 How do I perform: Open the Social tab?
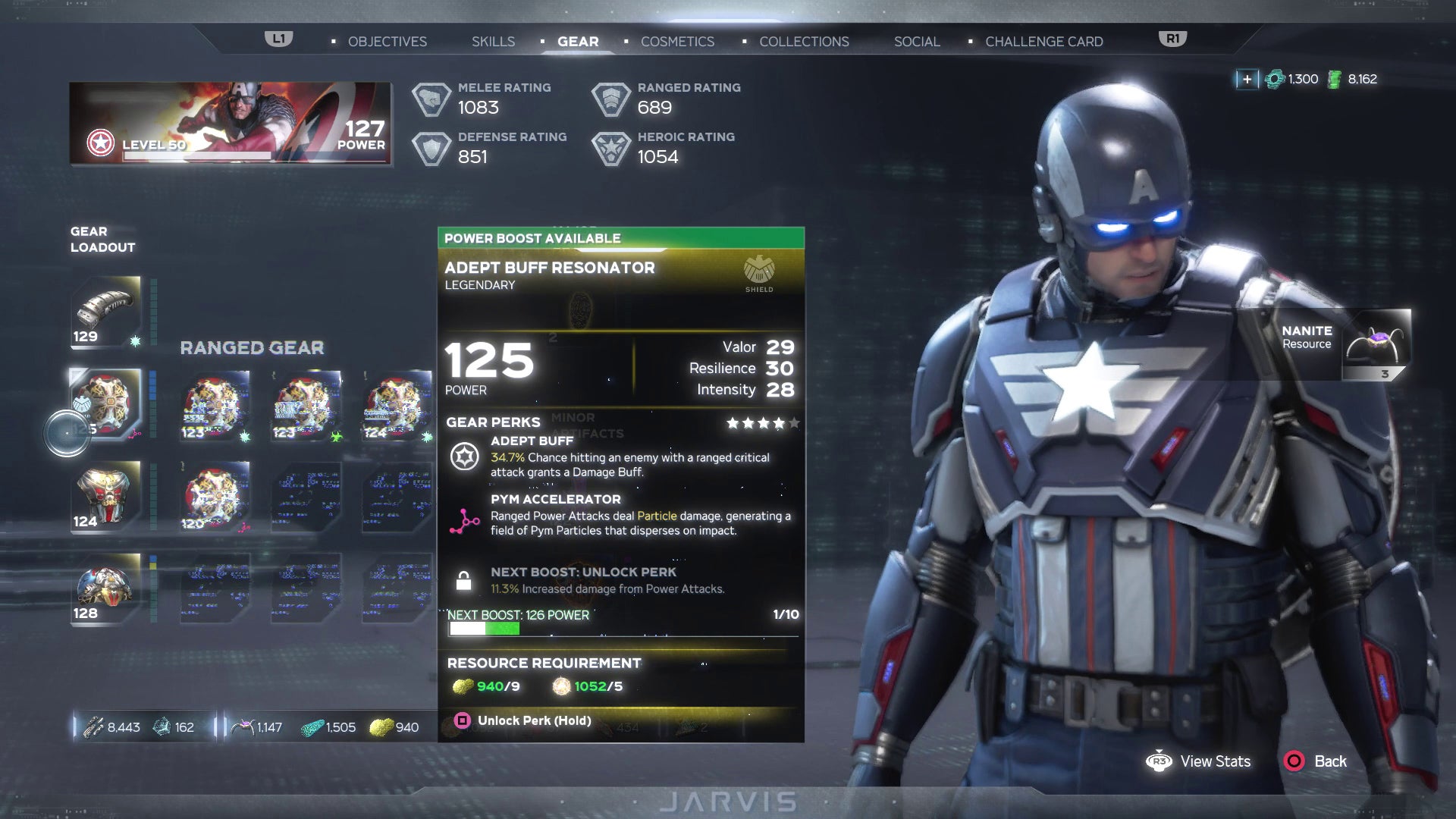[x=916, y=42]
